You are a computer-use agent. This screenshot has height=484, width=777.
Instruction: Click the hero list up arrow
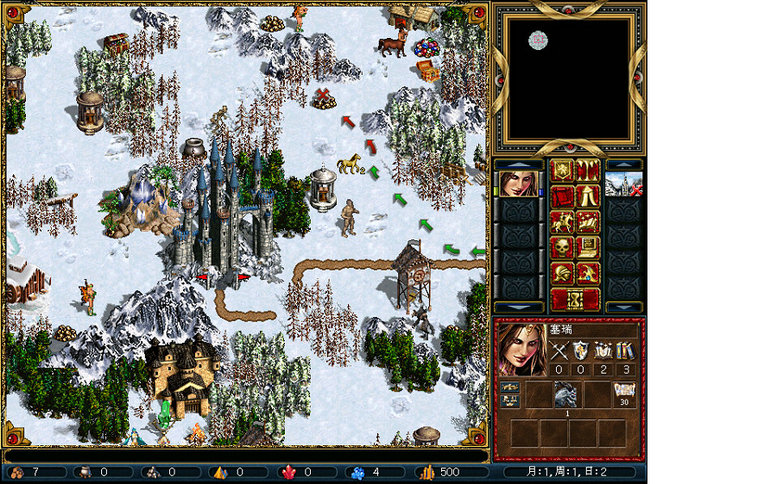point(519,165)
